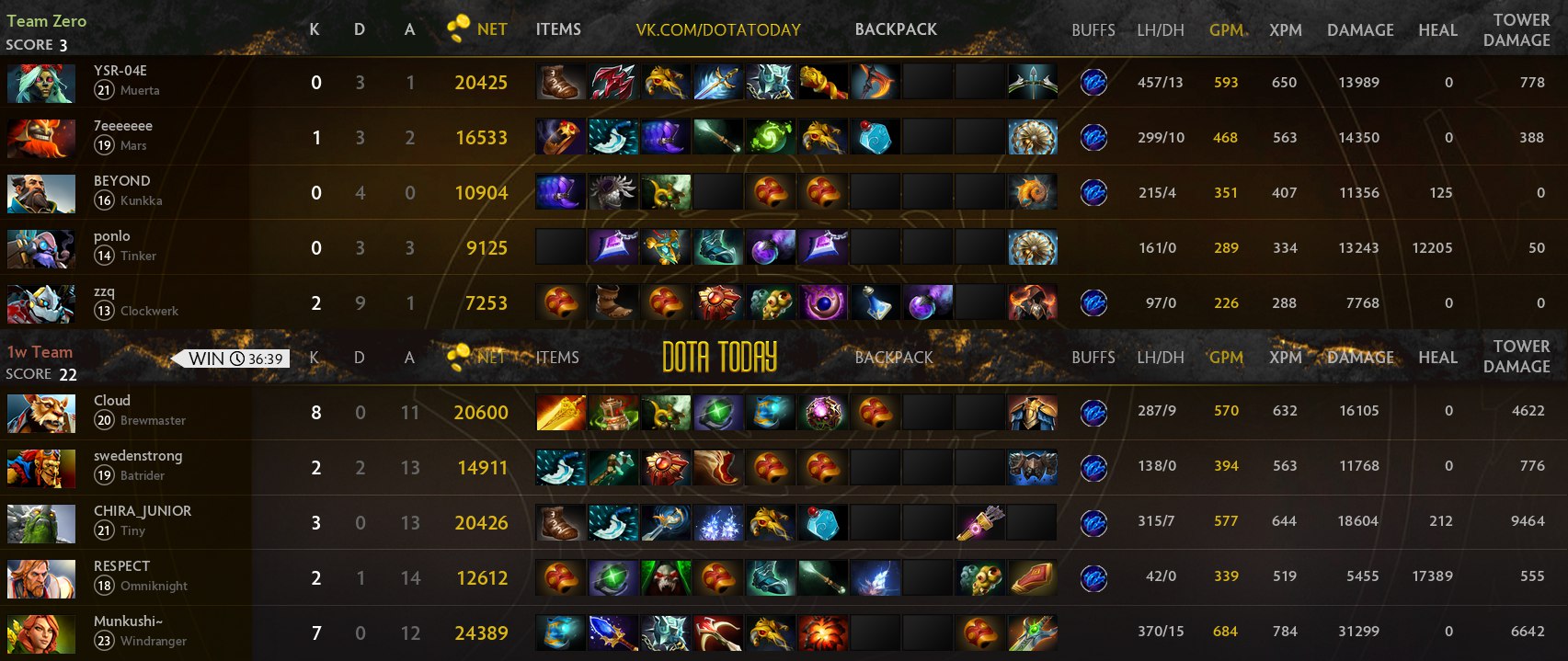Select Omniknight's green skull Armlet item
Viewport: 1568px width, 661px height.
pyautogui.click(x=665, y=578)
